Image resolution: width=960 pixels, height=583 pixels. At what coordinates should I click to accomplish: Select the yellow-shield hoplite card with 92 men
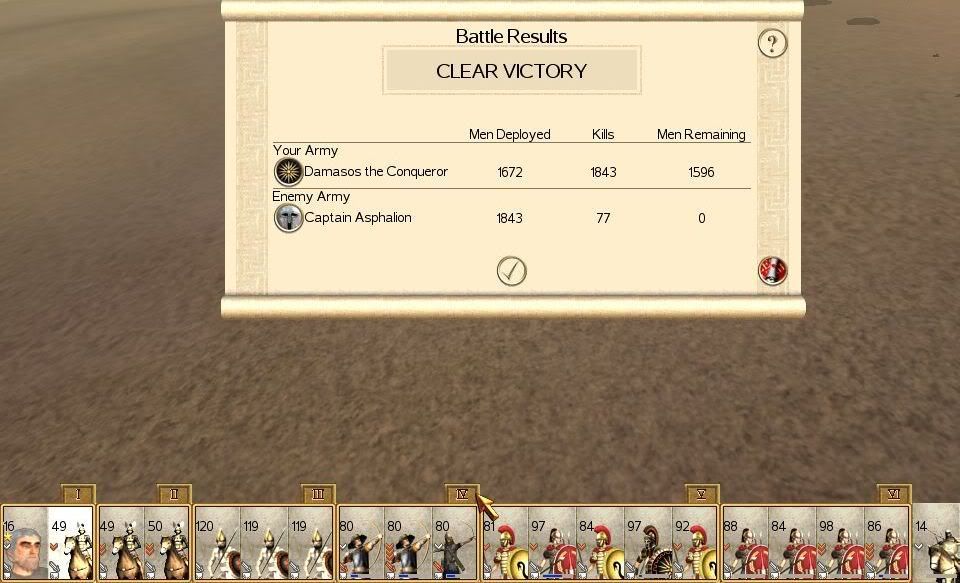click(x=694, y=545)
